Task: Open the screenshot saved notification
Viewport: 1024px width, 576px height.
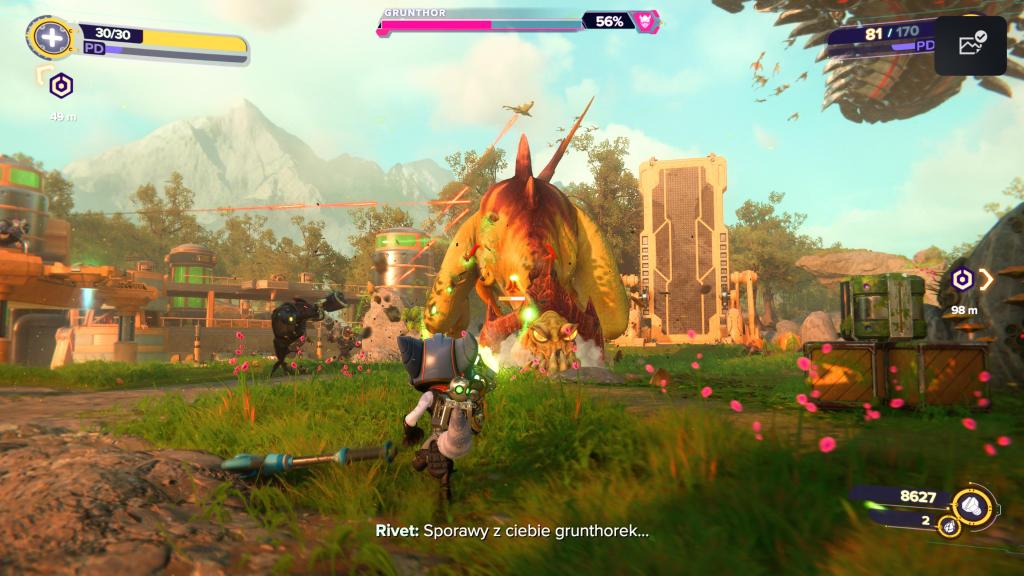Action: pyautogui.click(x=971, y=44)
